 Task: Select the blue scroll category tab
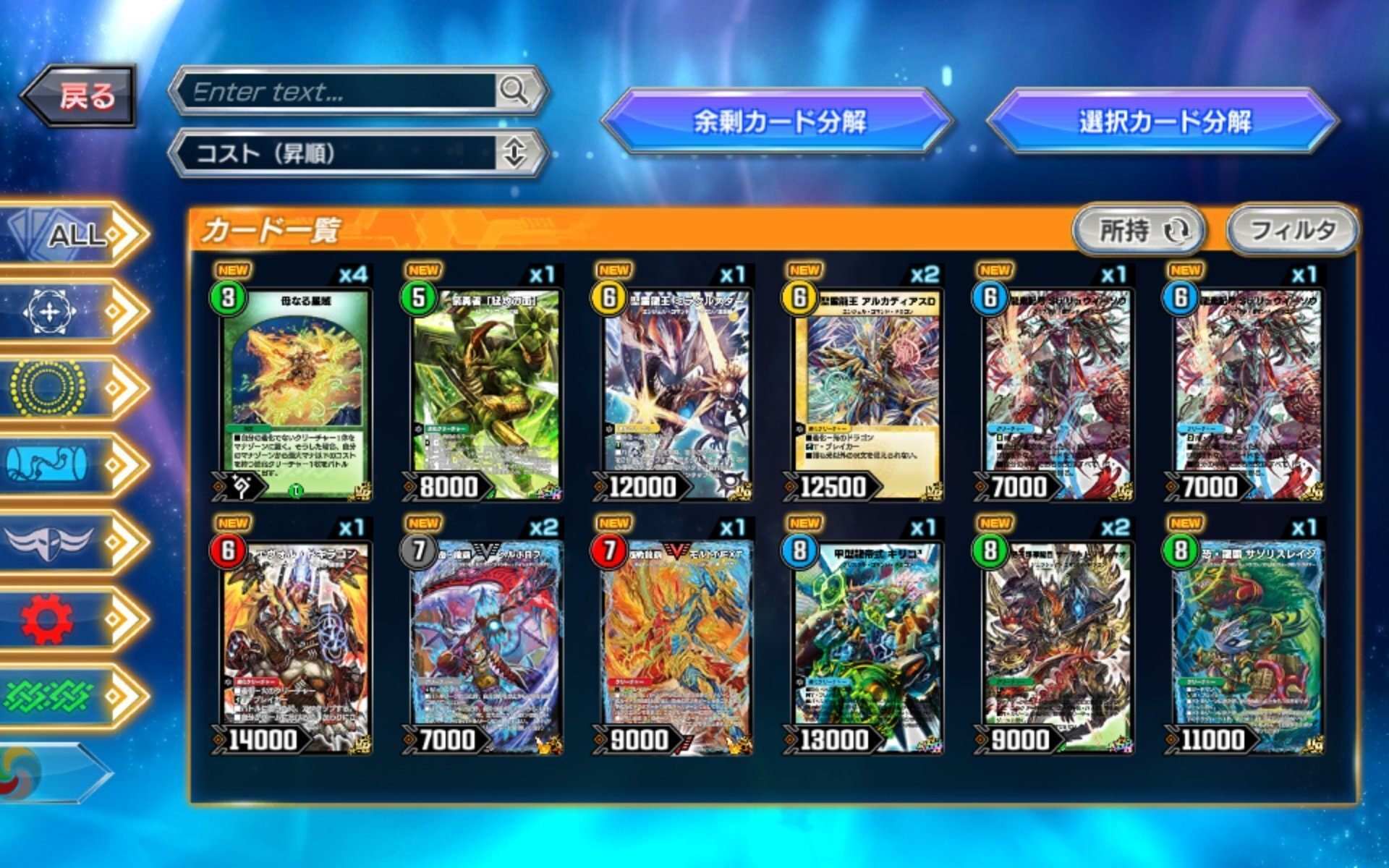[72, 464]
